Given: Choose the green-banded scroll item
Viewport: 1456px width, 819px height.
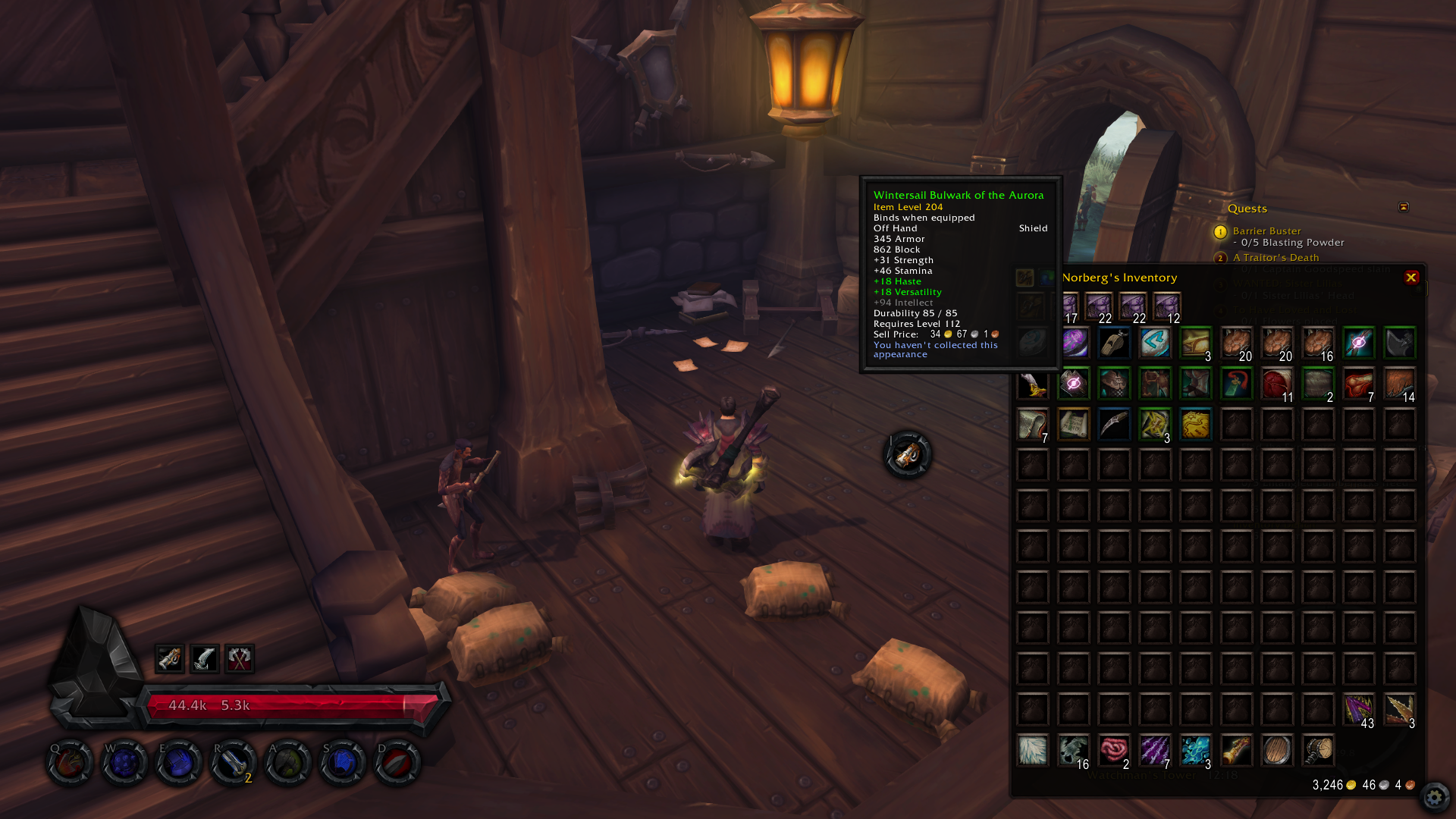Looking at the screenshot, I should (1073, 425).
